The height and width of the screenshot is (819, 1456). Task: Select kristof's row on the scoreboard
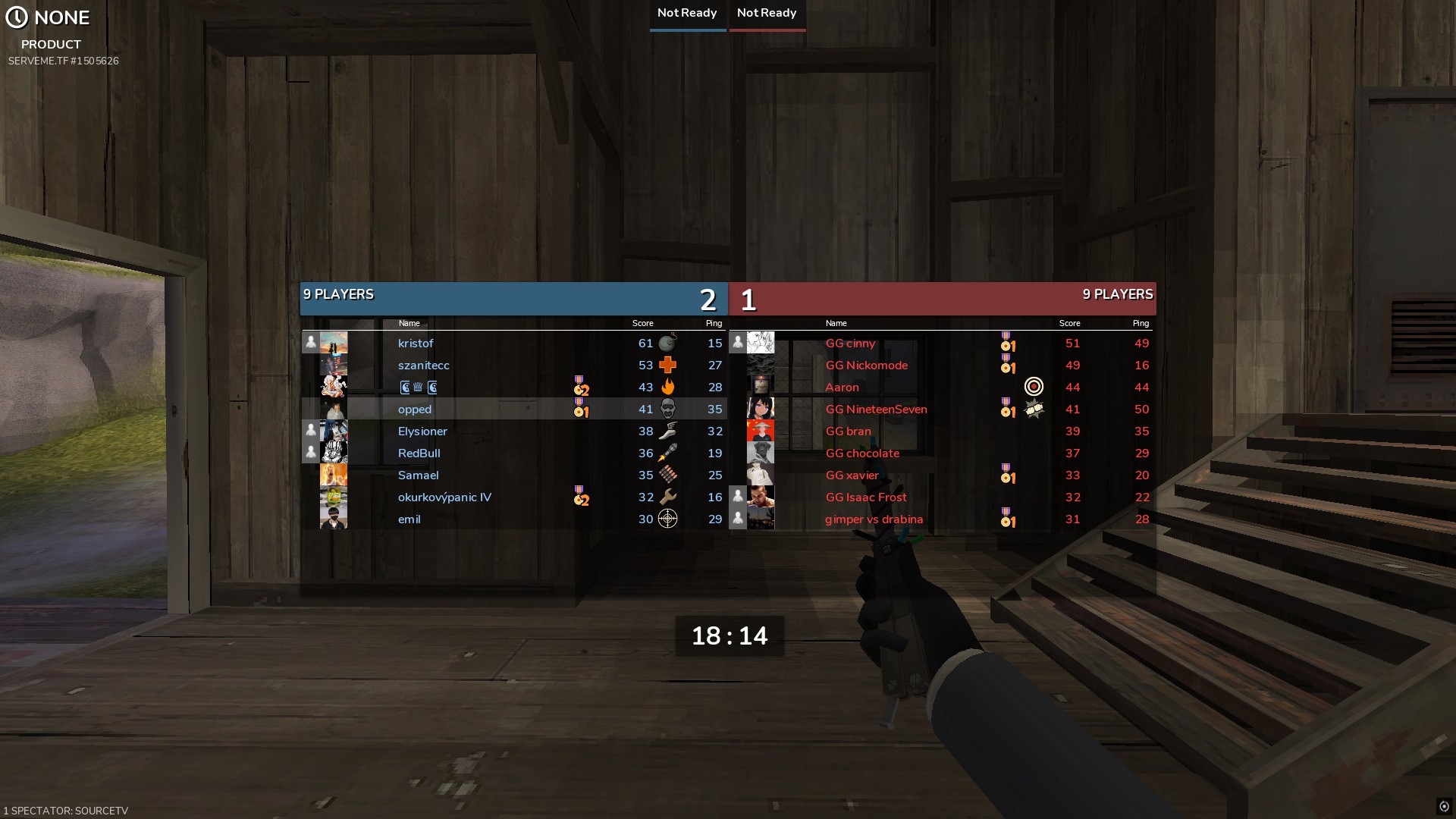pyautogui.click(x=416, y=344)
